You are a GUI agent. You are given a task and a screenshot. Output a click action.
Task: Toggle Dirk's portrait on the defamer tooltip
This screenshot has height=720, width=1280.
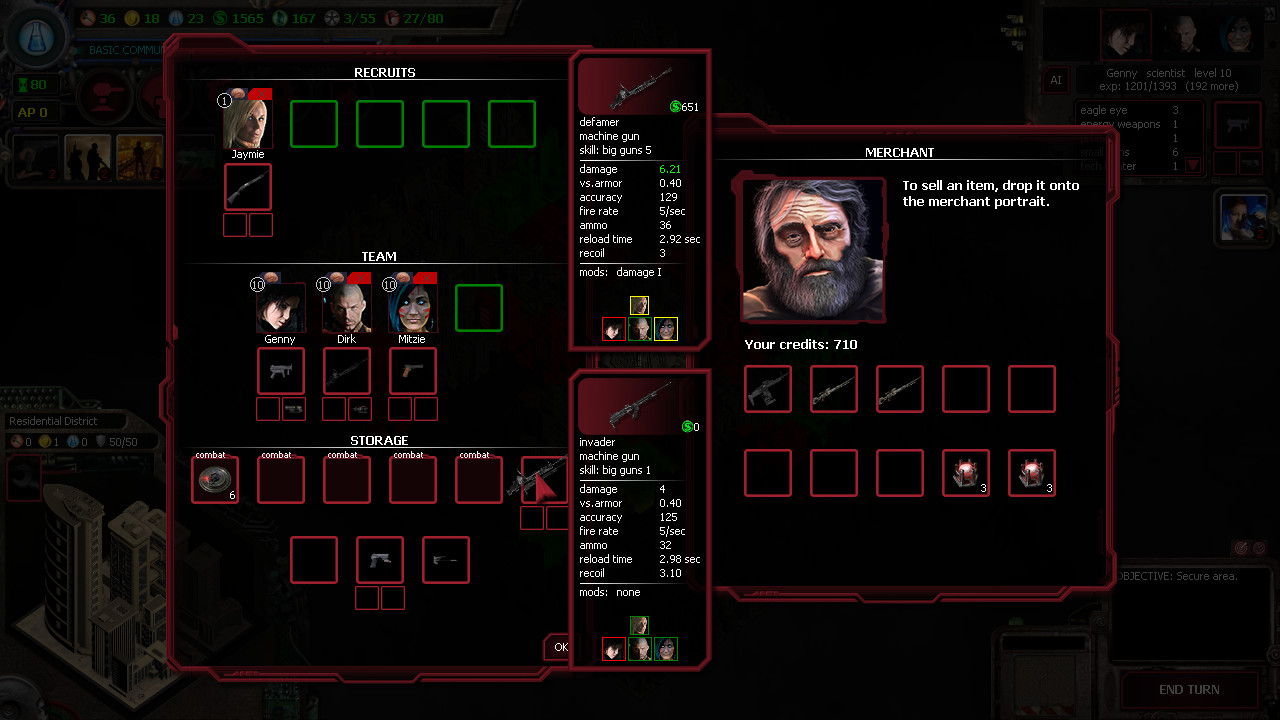click(639, 328)
